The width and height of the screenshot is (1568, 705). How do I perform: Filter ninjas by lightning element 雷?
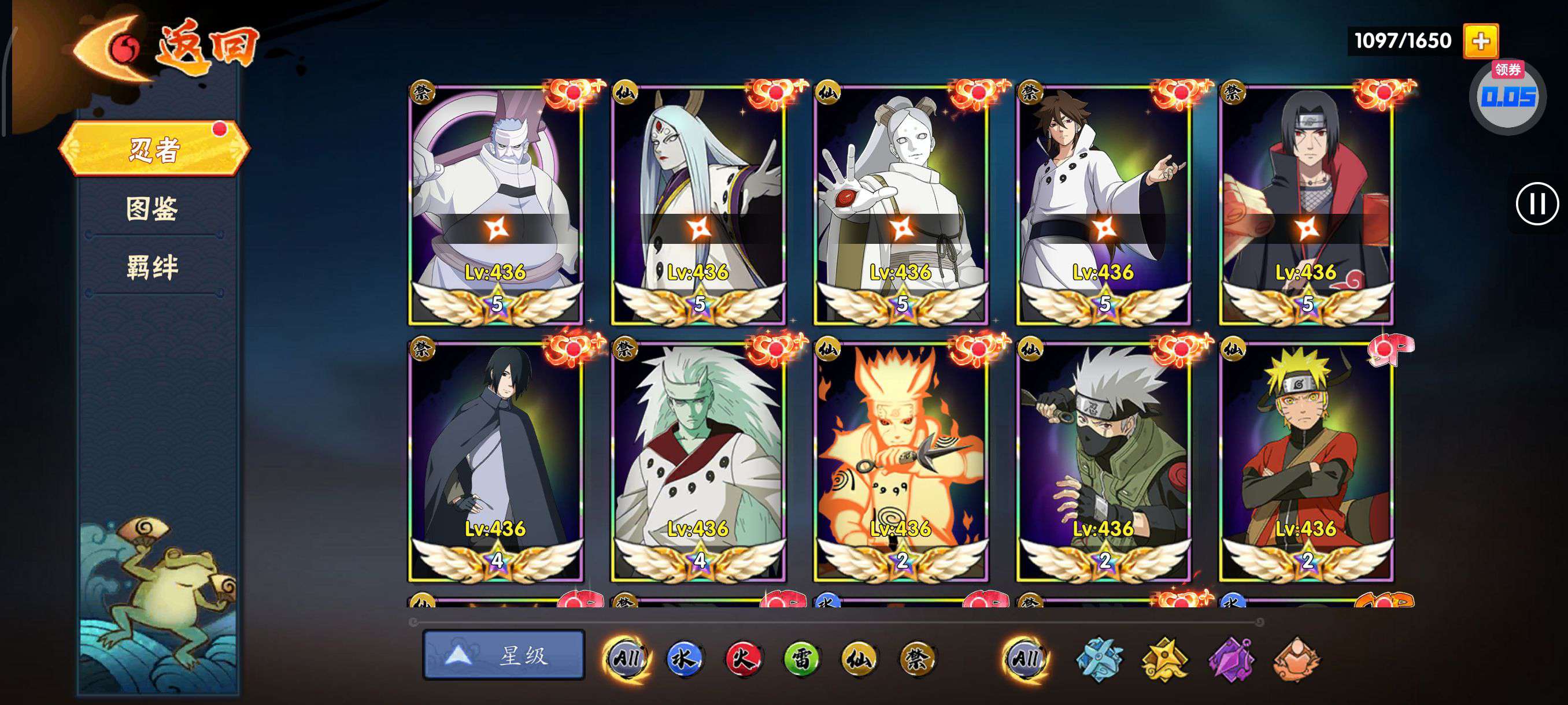(x=801, y=658)
